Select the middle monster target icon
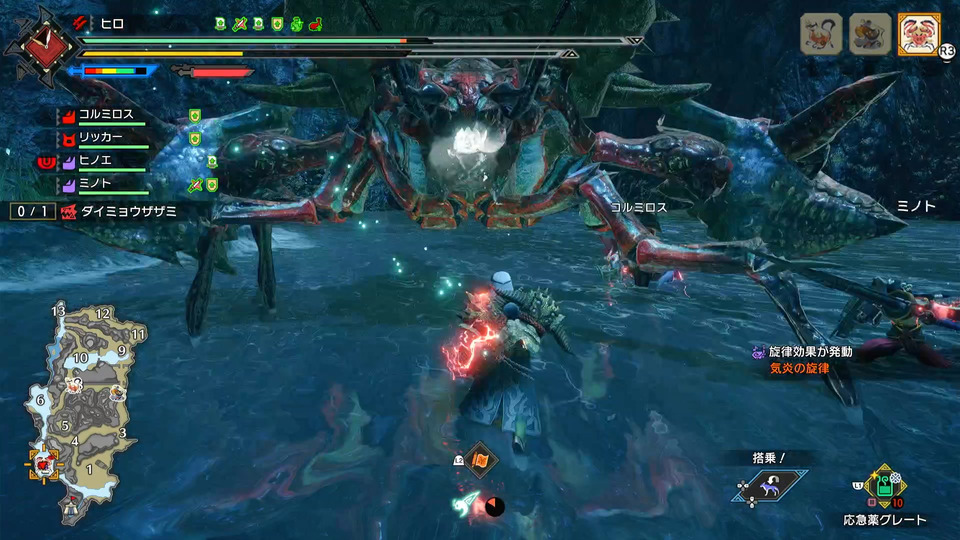Screen dimensions: 960x540 tap(869, 34)
